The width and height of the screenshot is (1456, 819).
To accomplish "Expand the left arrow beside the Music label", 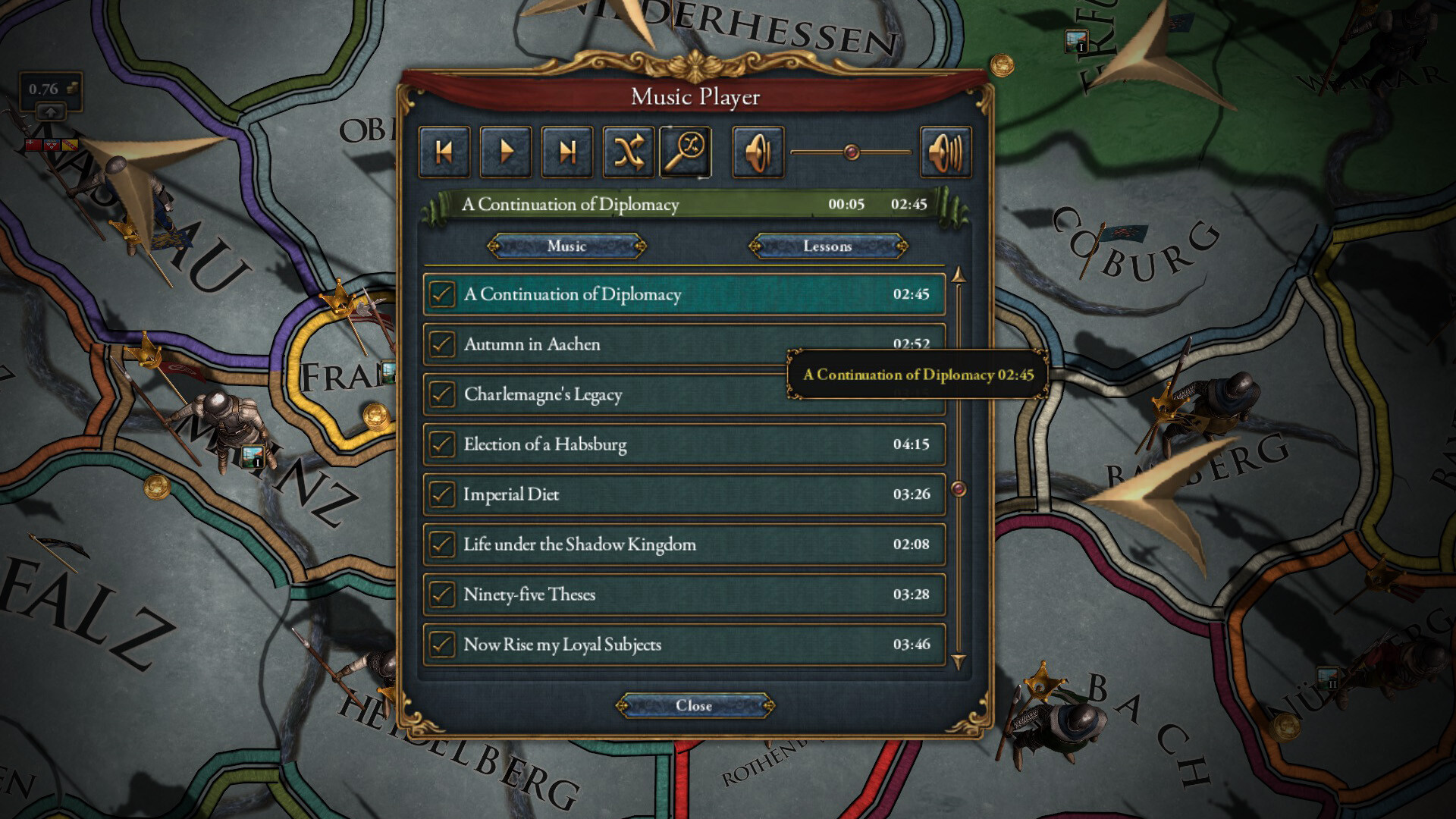I will [x=494, y=246].
